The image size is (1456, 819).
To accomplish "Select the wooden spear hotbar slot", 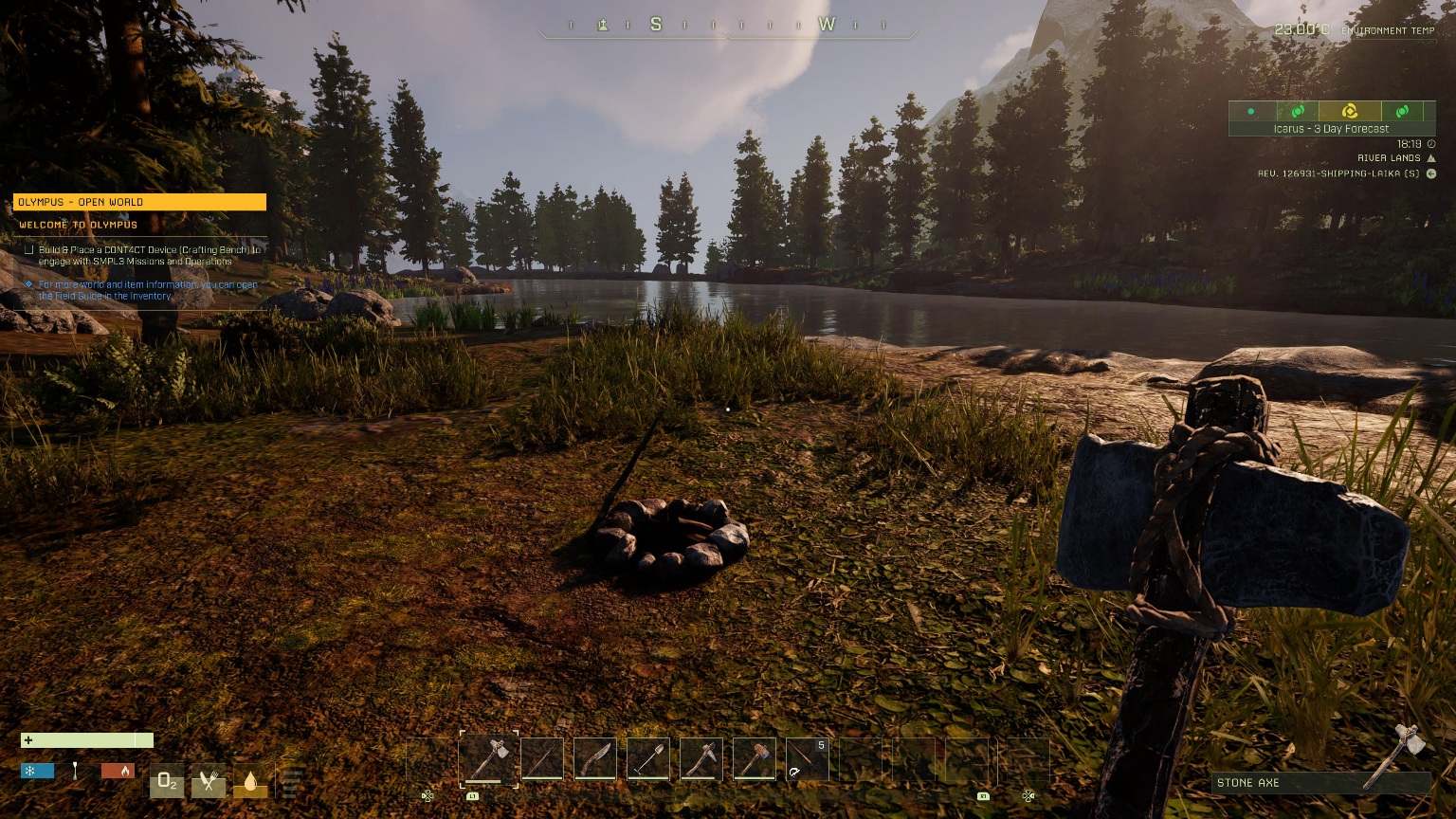I will (542, 759).
